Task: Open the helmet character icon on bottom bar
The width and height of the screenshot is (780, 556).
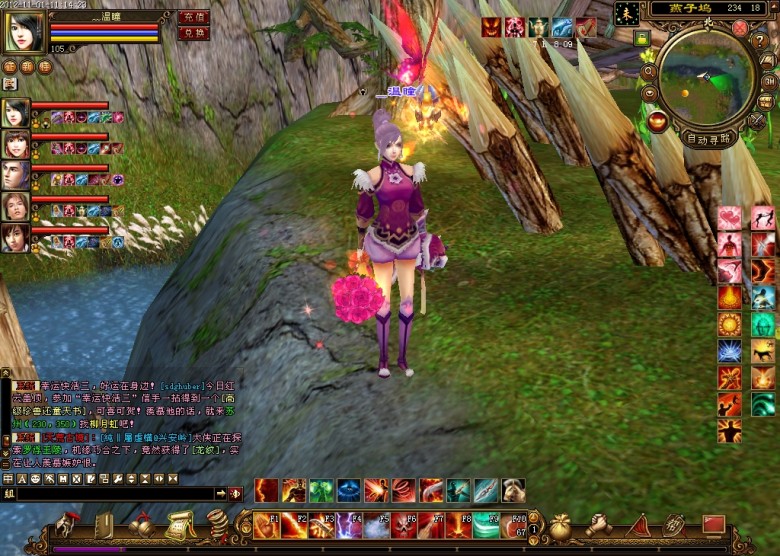Action: tap(68, 524)
